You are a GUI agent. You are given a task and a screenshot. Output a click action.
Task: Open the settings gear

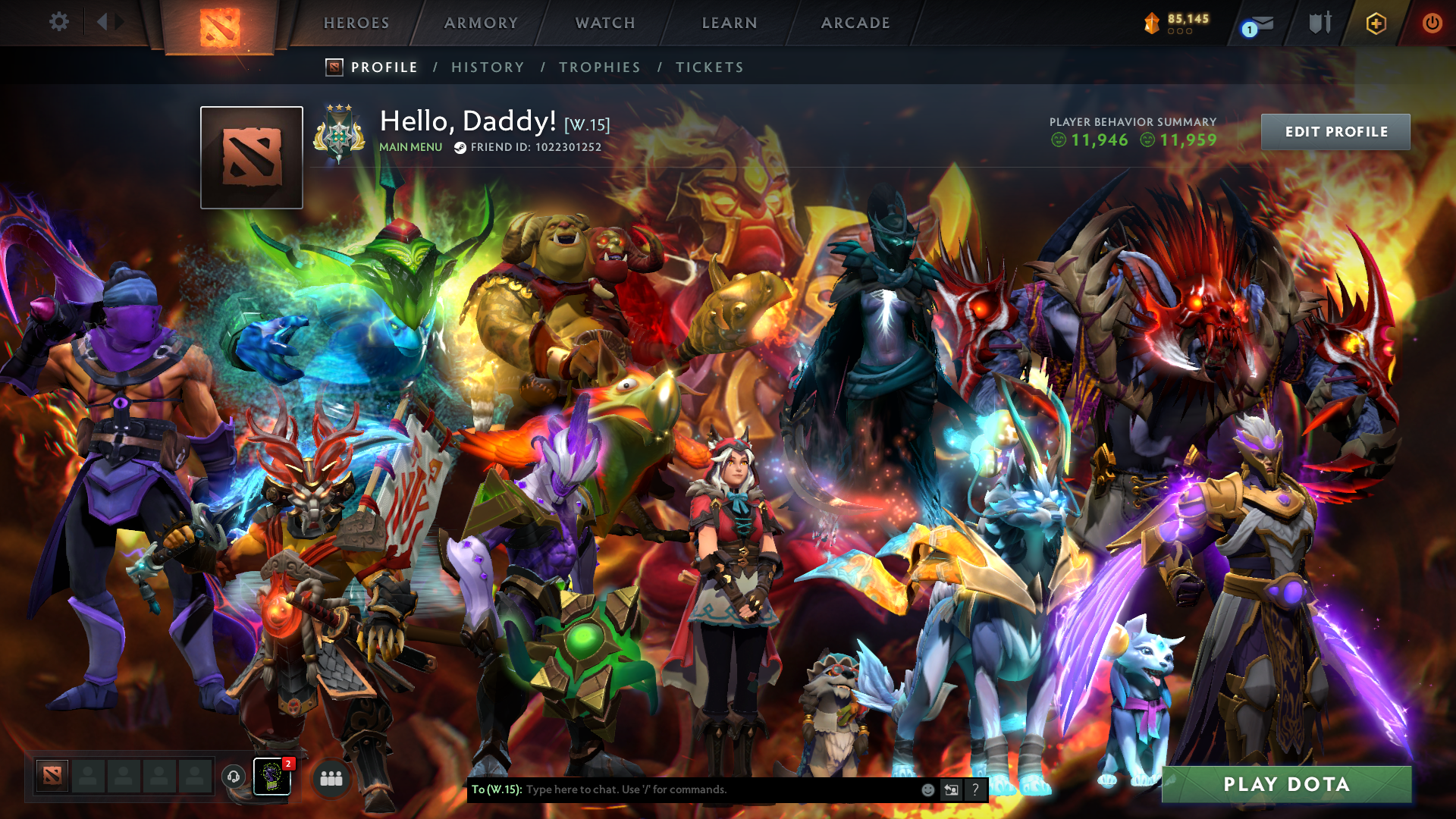coord(59,23)
